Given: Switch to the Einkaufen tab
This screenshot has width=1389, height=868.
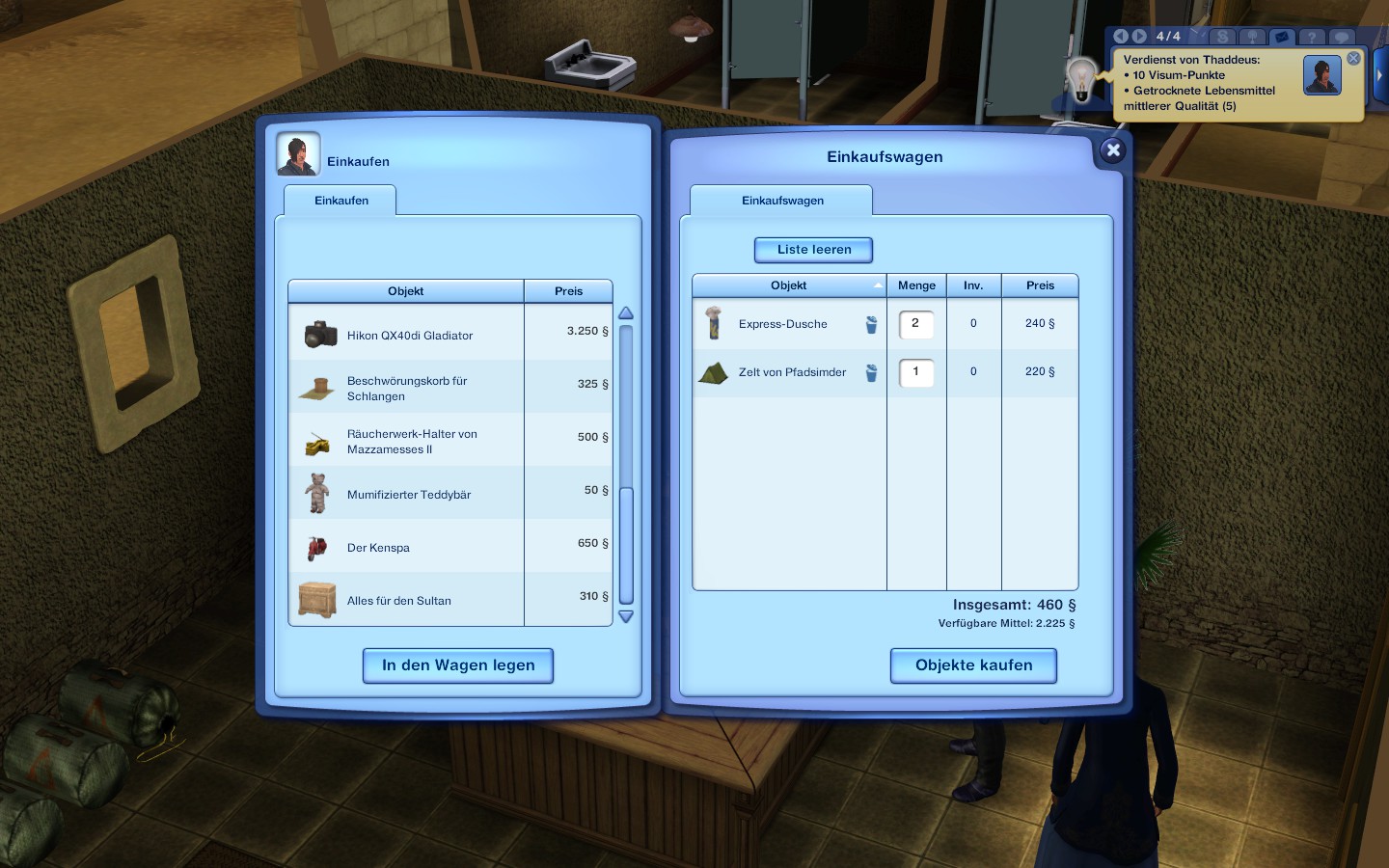Looking at the screenshot, I should pos(340,201).
